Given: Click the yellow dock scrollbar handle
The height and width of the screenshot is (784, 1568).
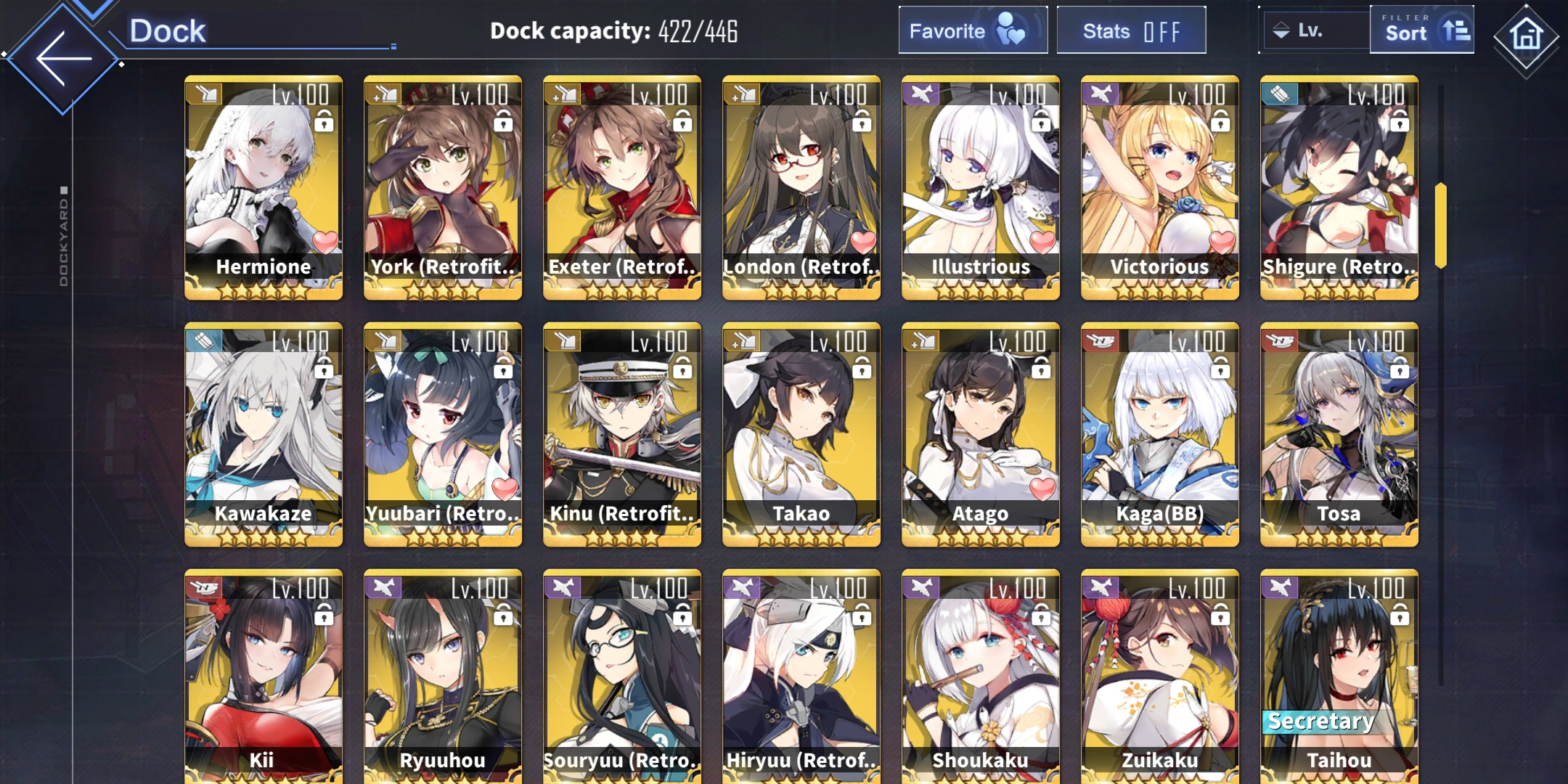Looking at the screenshot, I should (x=1440, y=225).
